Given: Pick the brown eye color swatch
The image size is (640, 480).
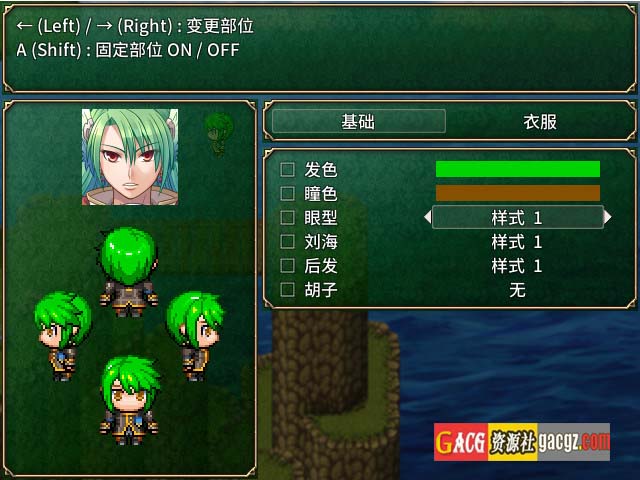Looking at the screenshot, I should (x=517, y=193).
